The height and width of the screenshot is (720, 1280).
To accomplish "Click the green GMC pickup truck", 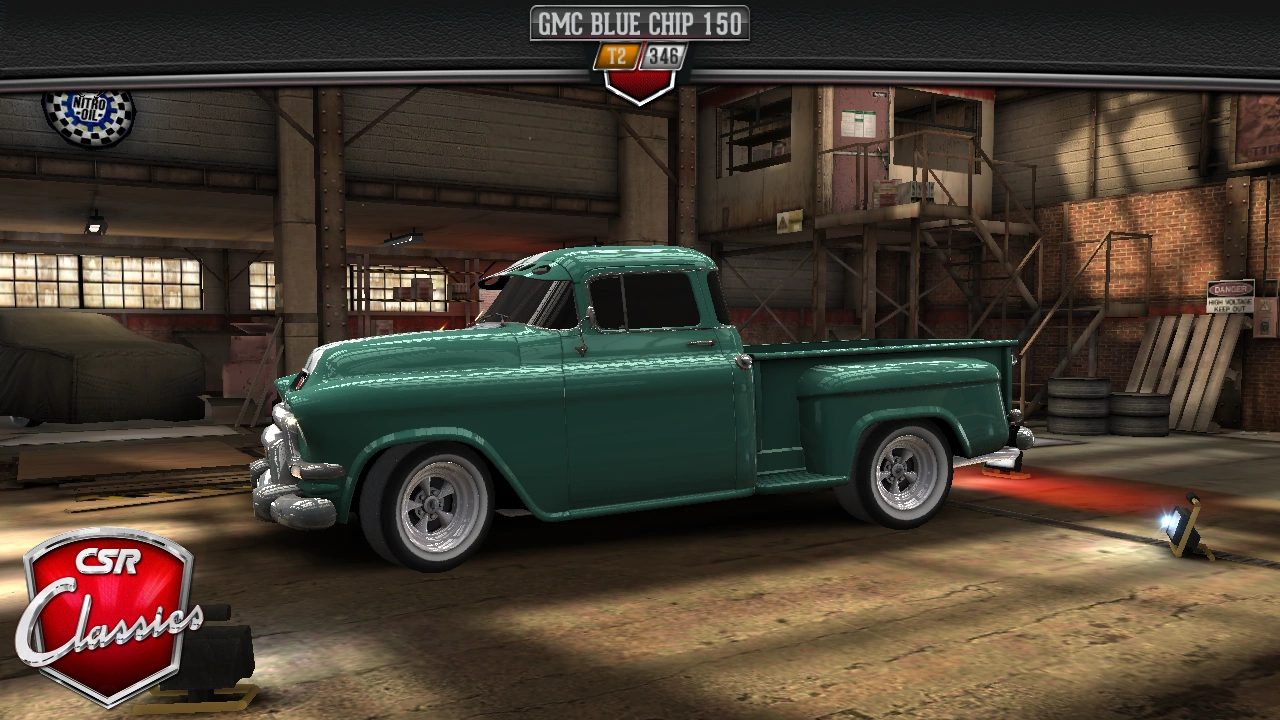I will (x=640, y=400).
